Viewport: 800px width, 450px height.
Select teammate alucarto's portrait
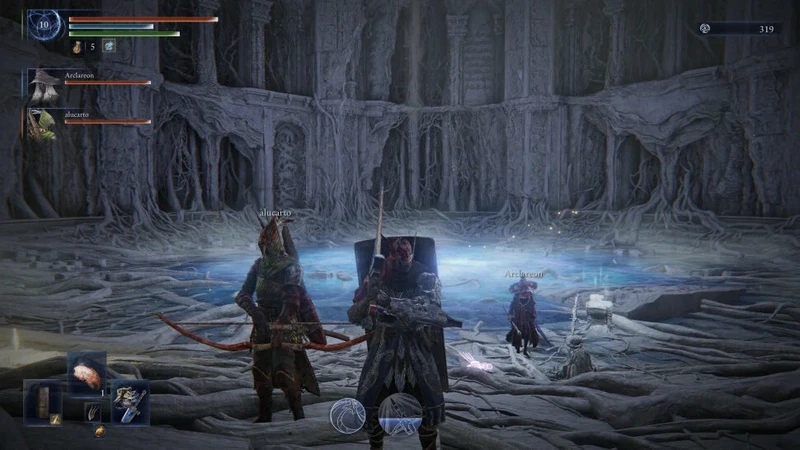point(42,122)
